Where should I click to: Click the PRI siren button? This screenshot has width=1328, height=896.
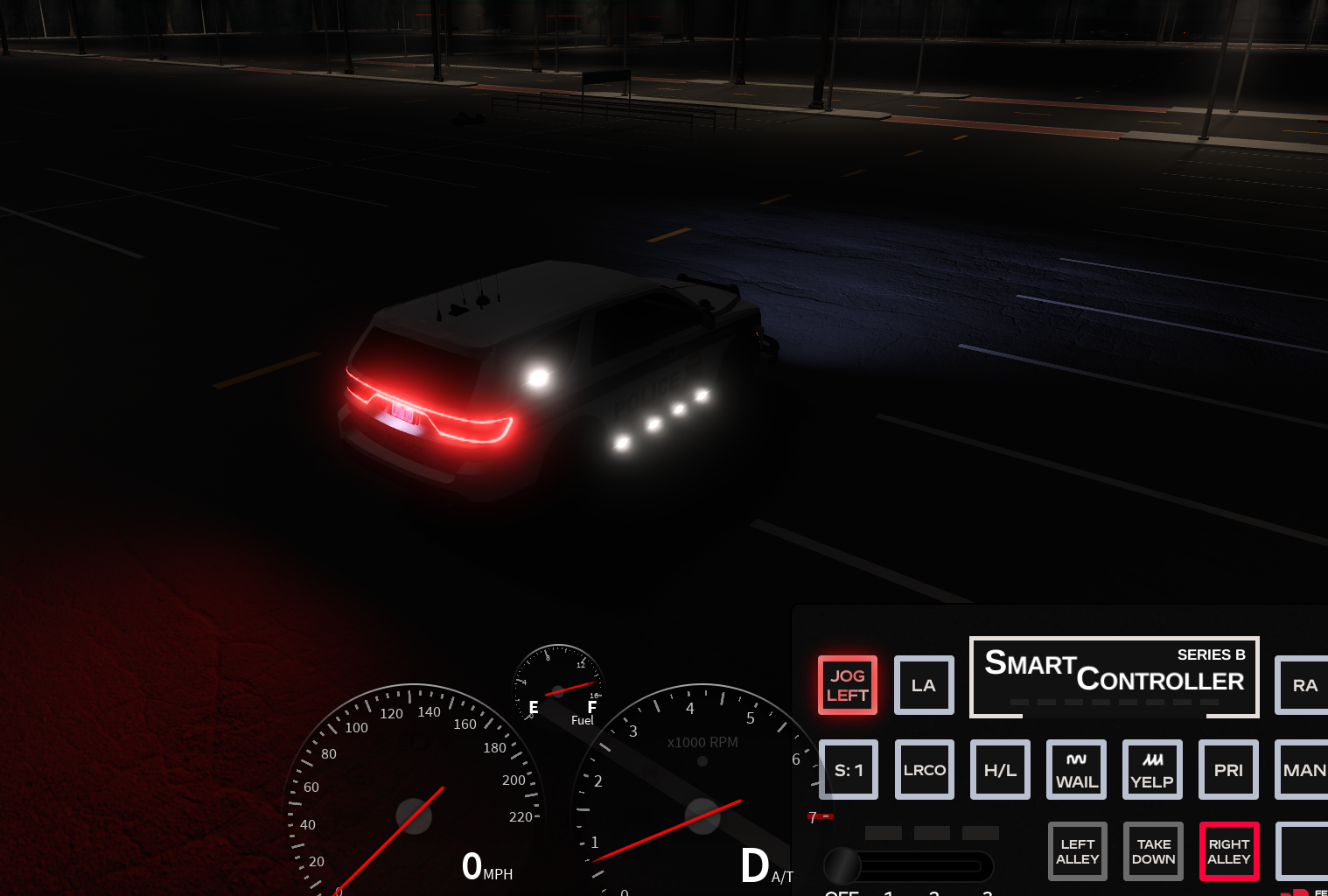pos(1228,770)
